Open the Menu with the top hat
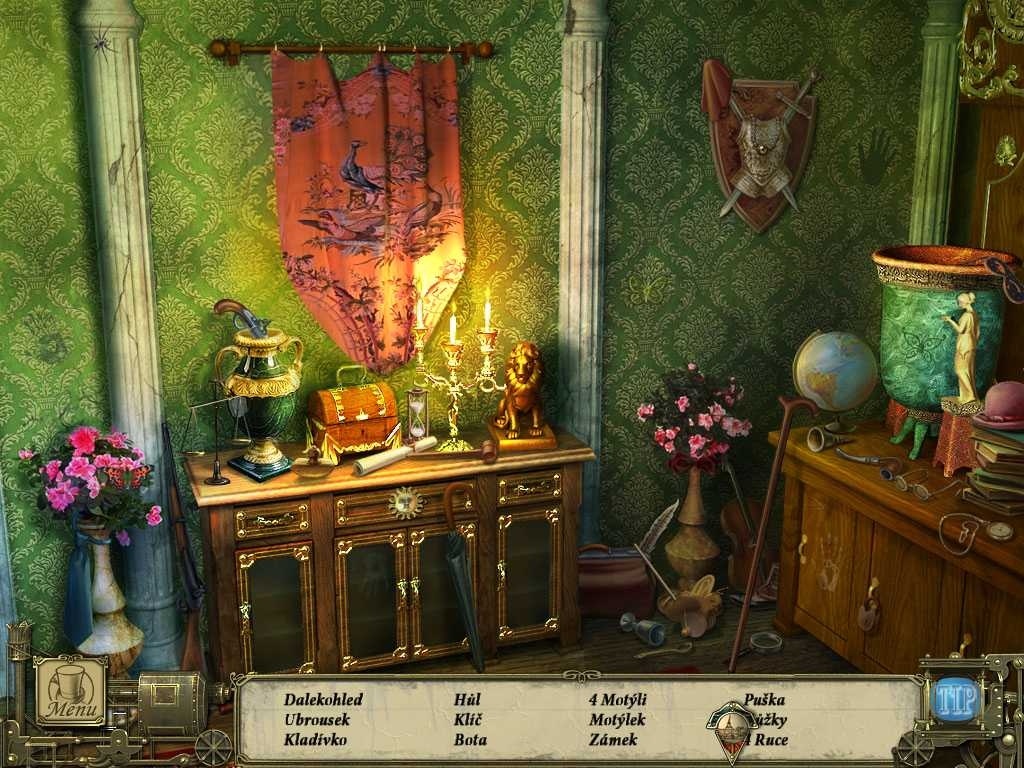 tap(71, 690)
